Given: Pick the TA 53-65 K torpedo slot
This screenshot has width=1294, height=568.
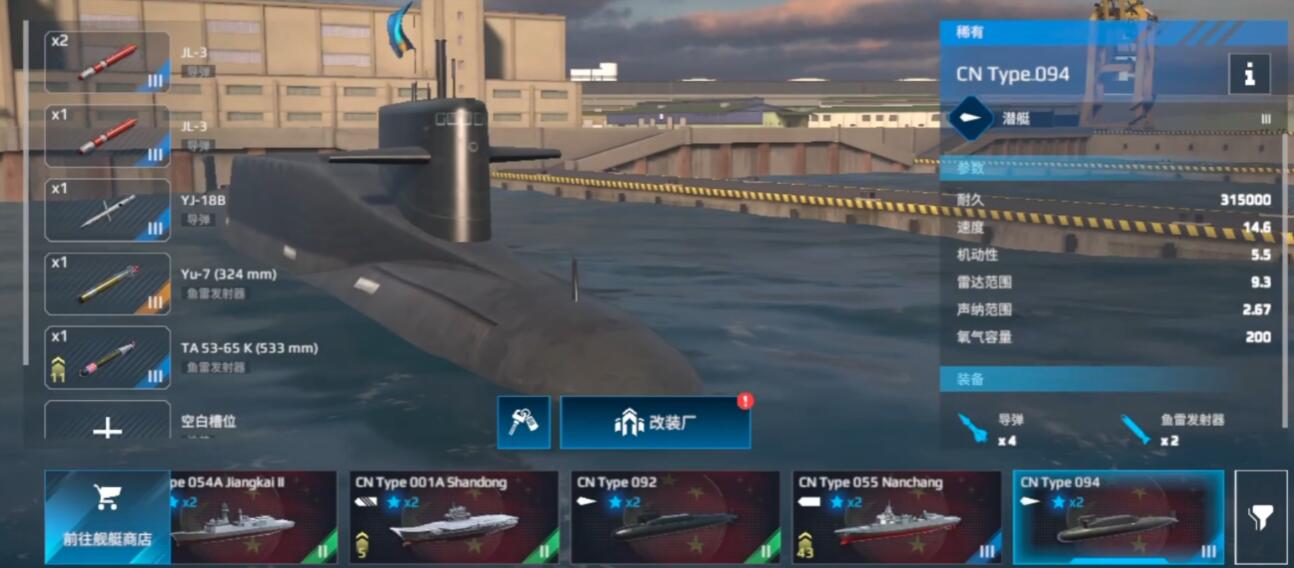Looking at the screenshot, I should (x=107, y=358).
